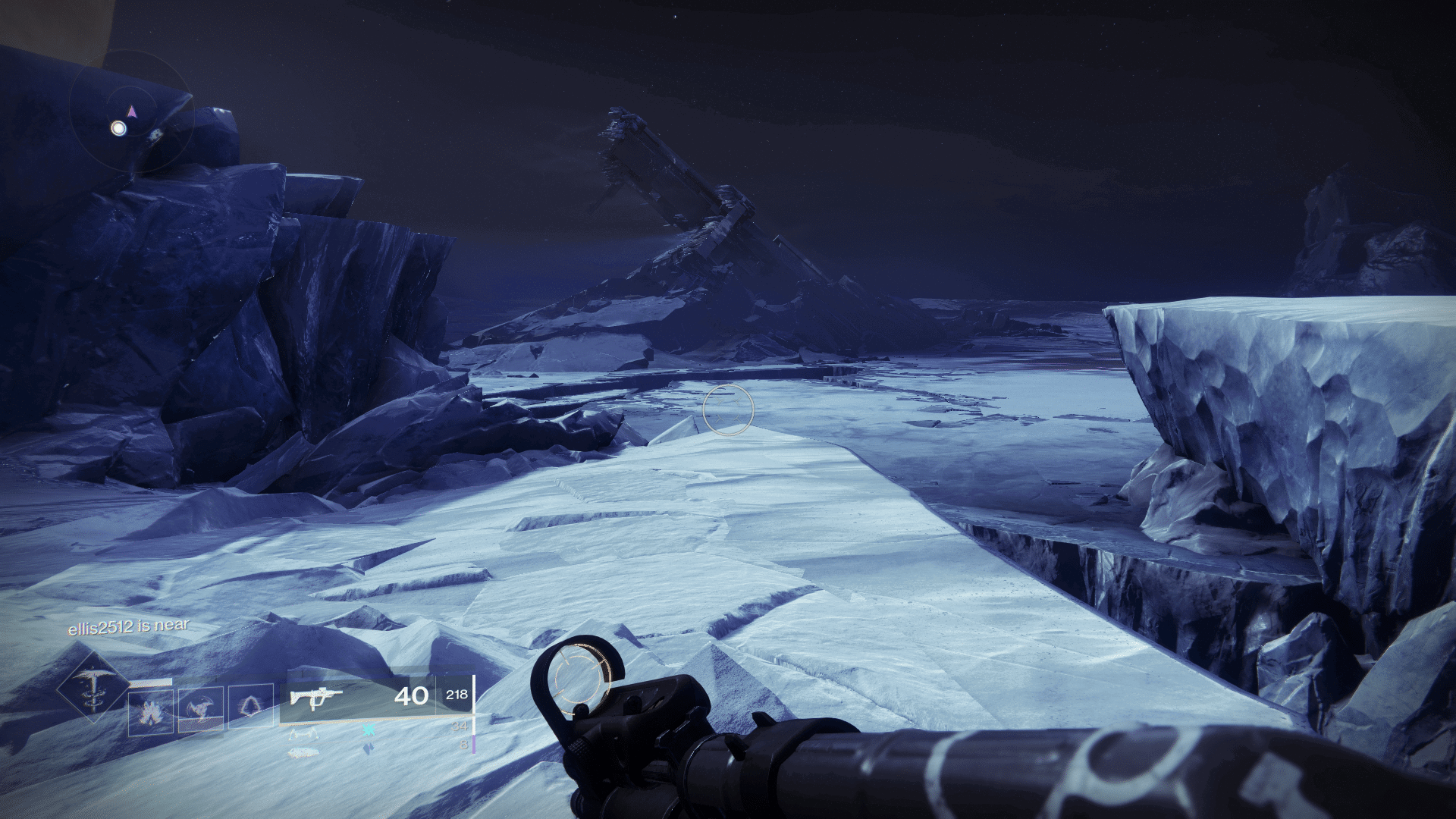Select the equipped rifle weapon icon

click(316, 697)
